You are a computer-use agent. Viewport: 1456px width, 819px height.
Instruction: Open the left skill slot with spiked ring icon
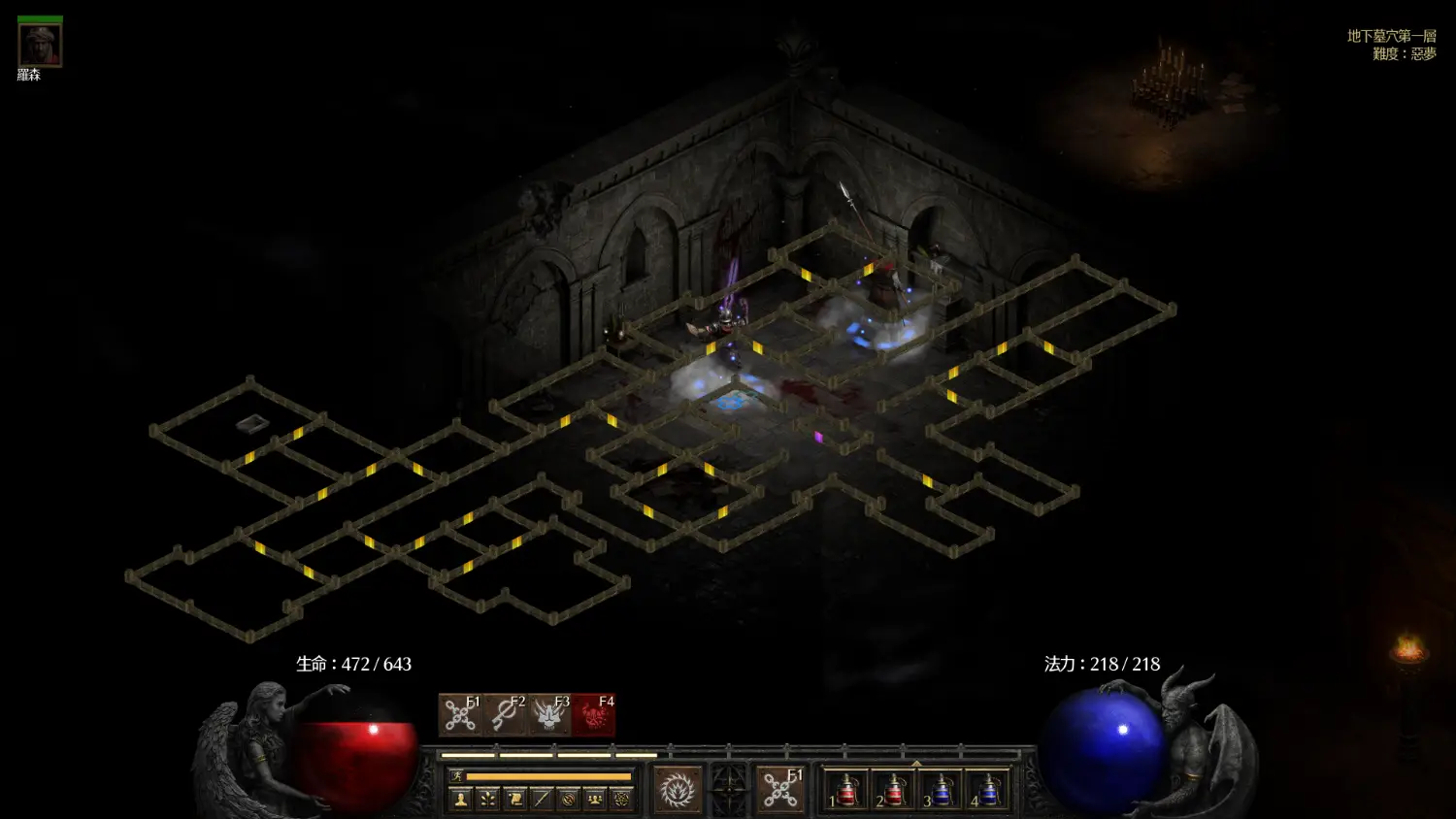[678, 791]
